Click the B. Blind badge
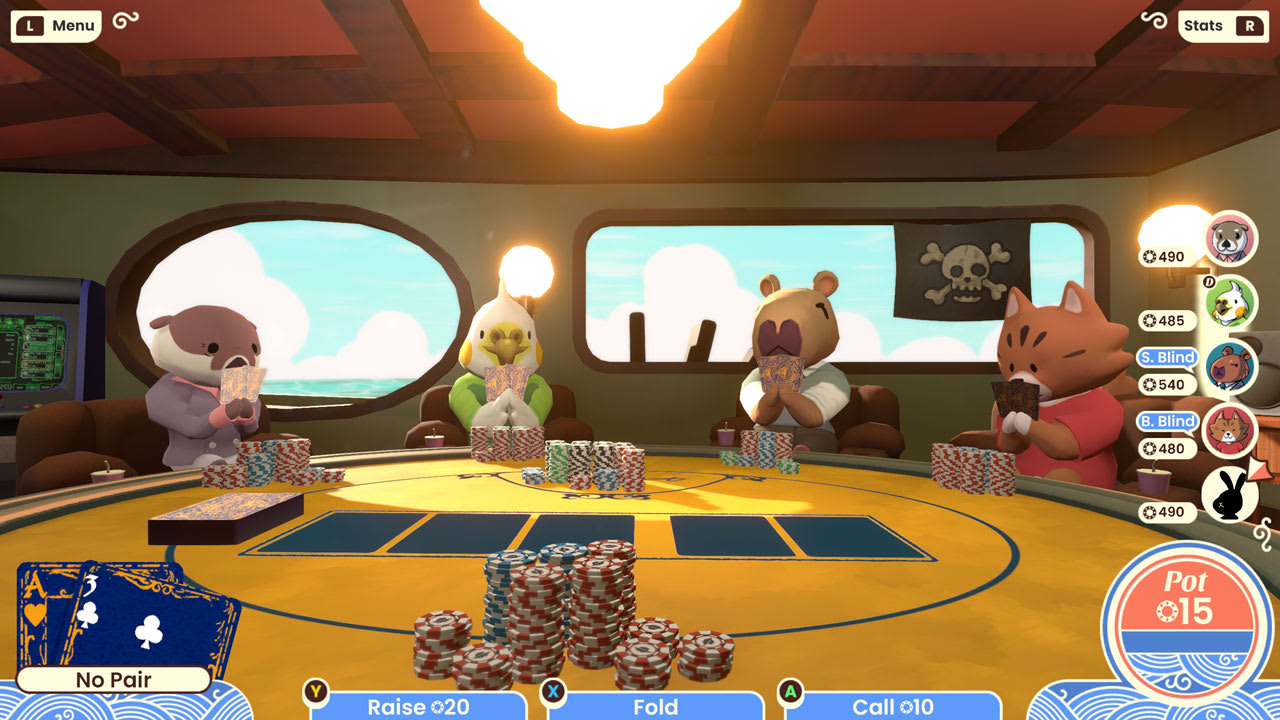 (1168, 421)
